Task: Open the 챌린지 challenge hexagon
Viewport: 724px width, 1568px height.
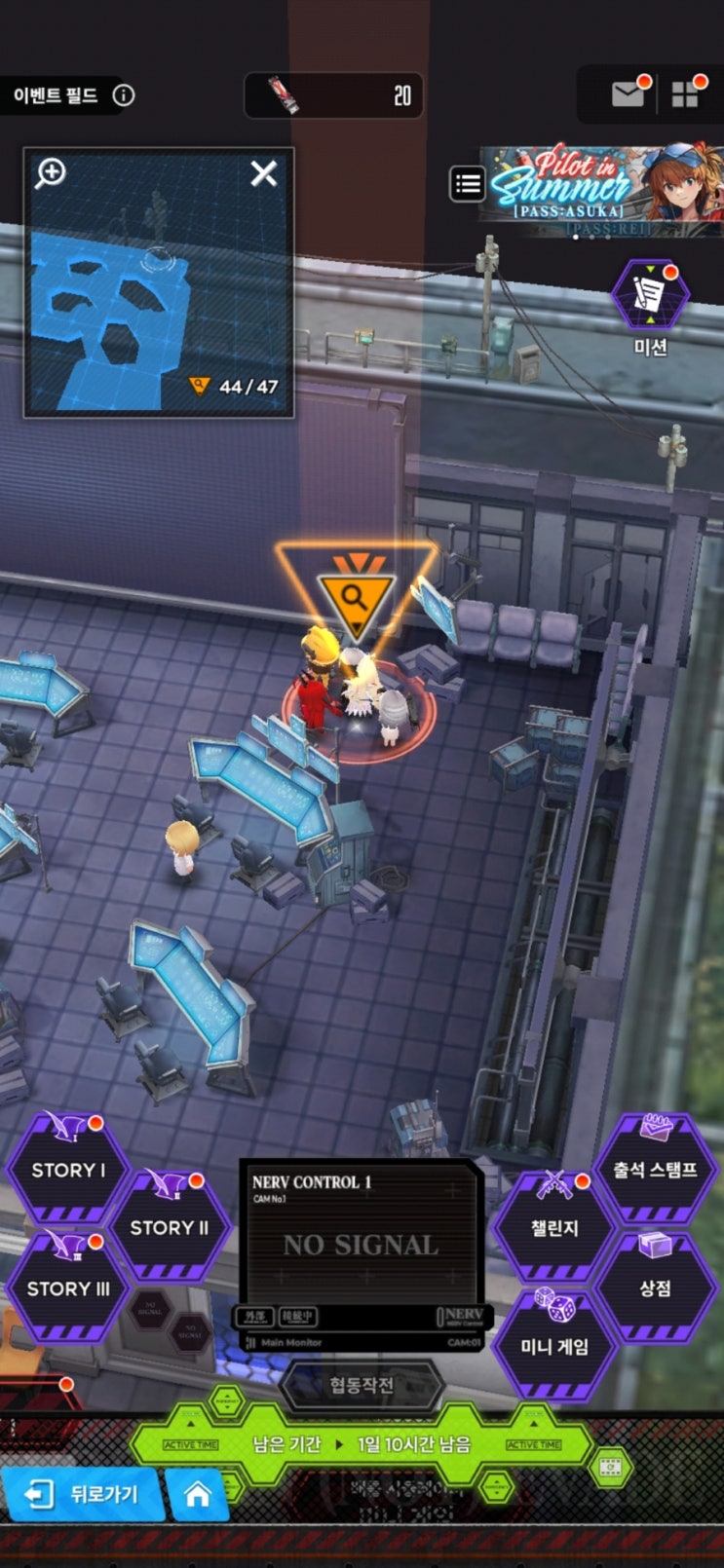Action: (x=554, y=1228)
